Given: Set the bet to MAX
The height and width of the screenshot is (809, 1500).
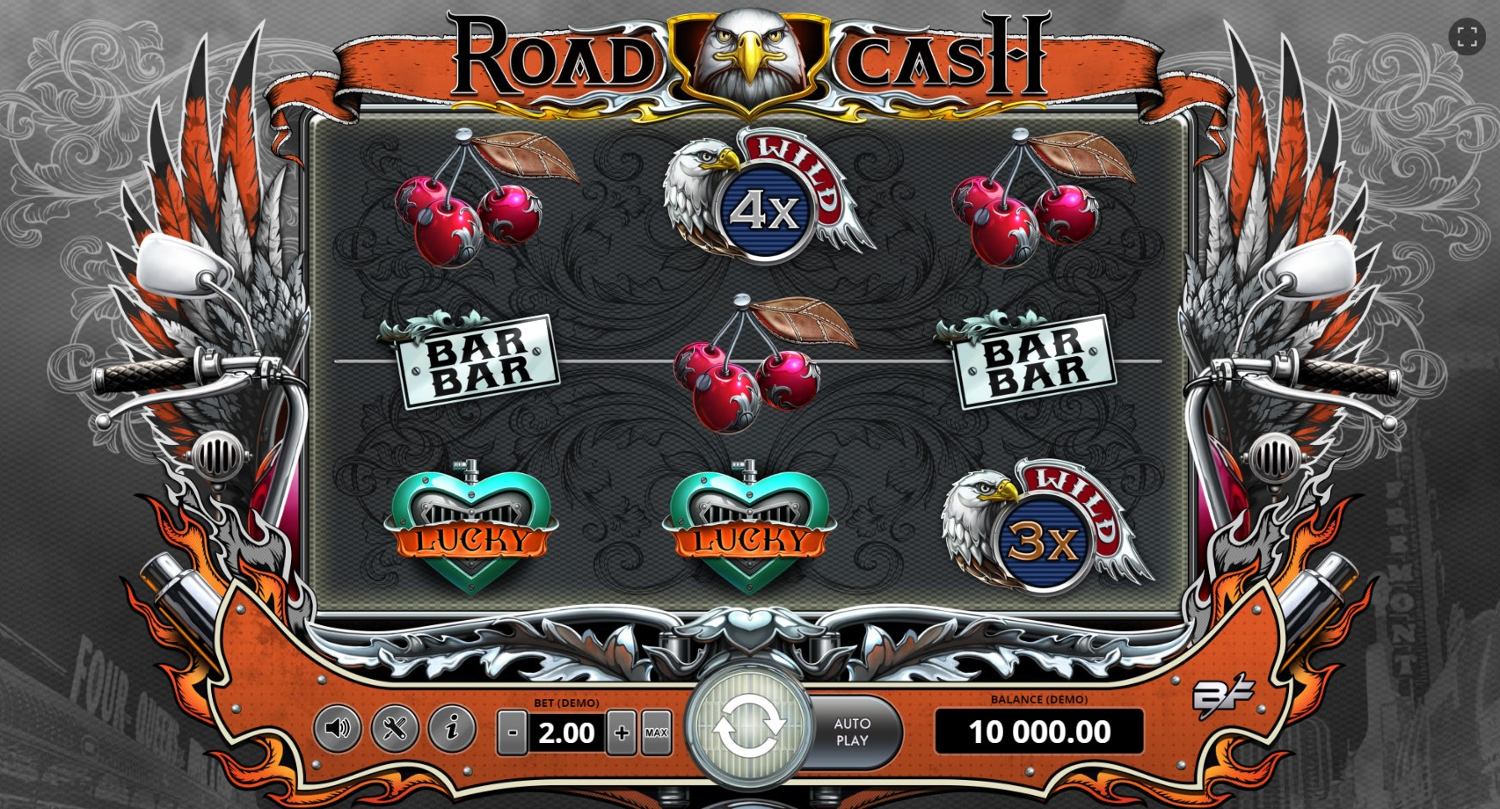Looking at the screenshot, I should pos(656,733).
